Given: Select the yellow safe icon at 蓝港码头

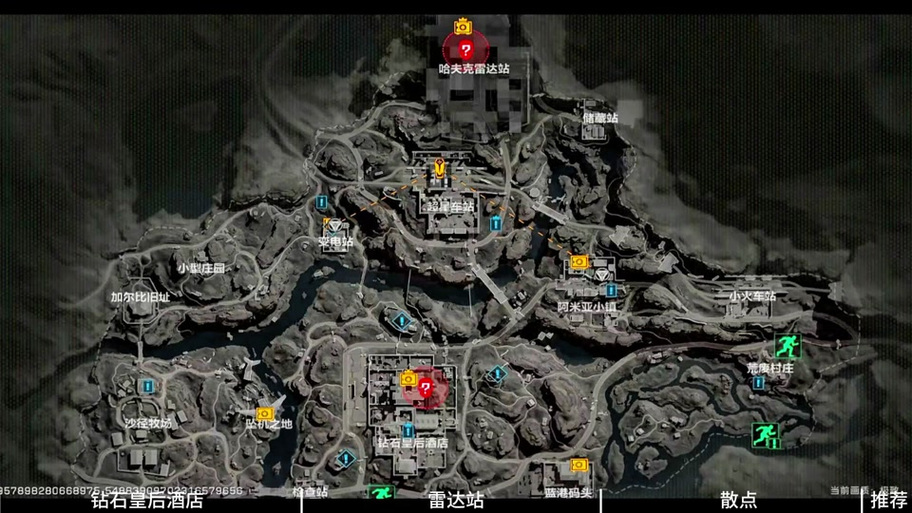Looking at the screenshot, I should coord(578,465).
